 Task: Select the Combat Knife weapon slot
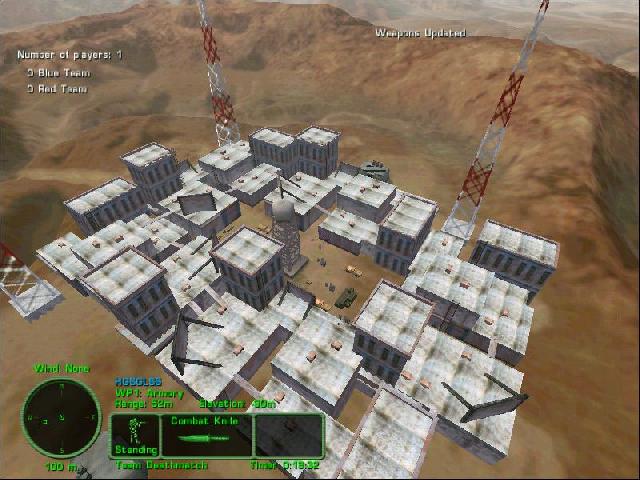(202, 437)
